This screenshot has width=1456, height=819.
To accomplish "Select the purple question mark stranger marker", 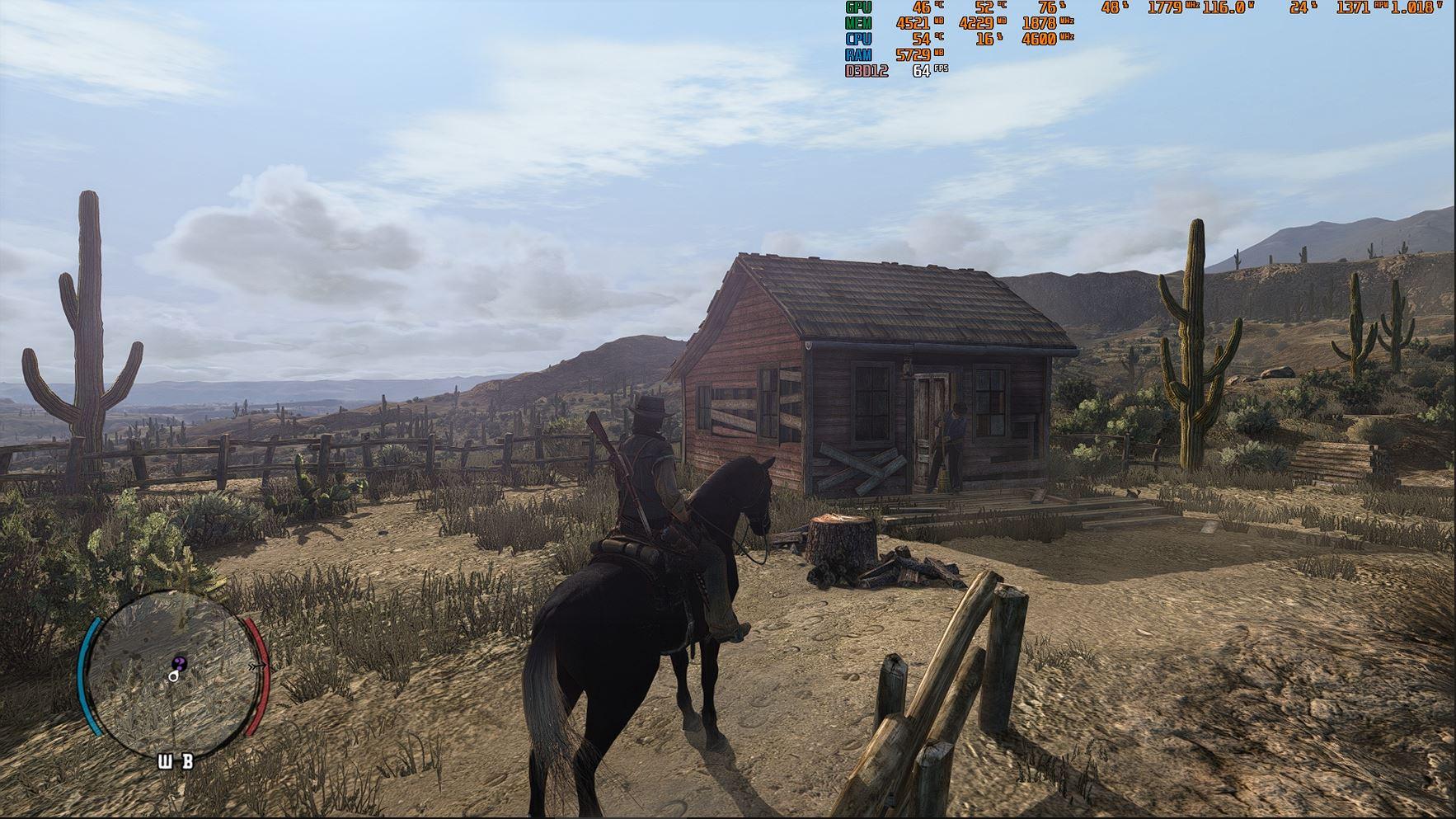I will pyautogui.click(x=180, y=663).
